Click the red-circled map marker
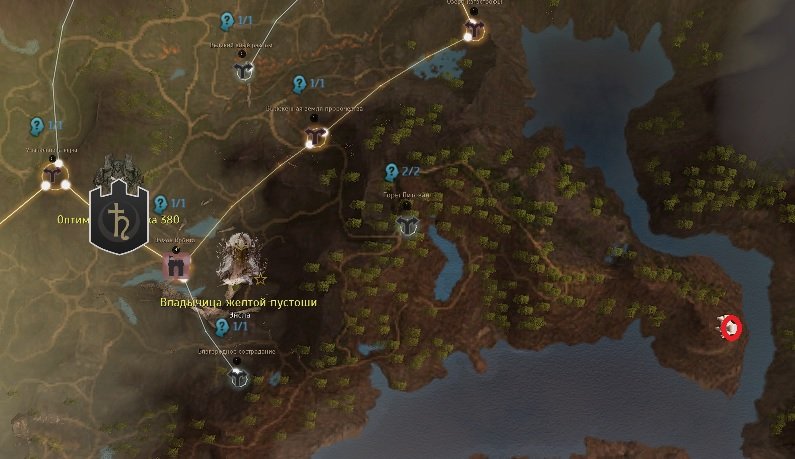 [x=731, y=327]
